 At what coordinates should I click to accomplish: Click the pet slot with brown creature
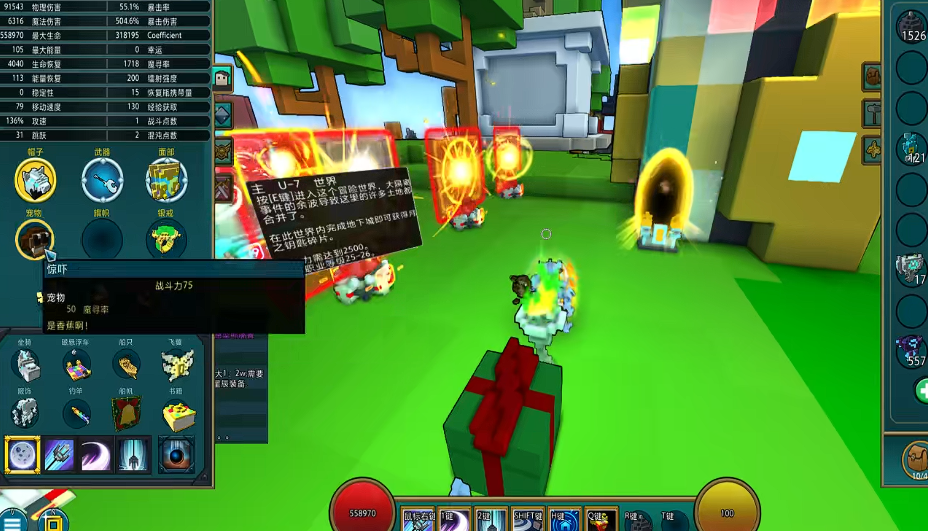pos(35,240)
